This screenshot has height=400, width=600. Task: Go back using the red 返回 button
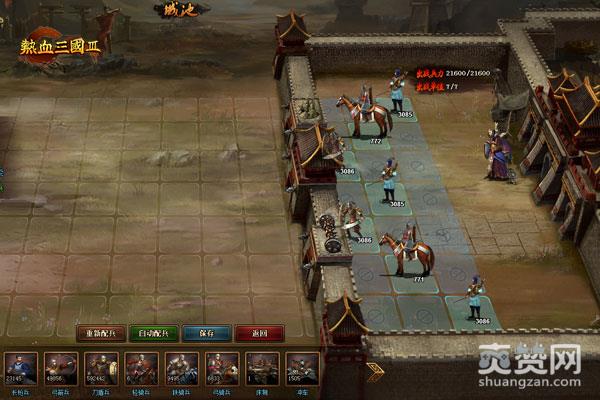(x=259, y=333)
